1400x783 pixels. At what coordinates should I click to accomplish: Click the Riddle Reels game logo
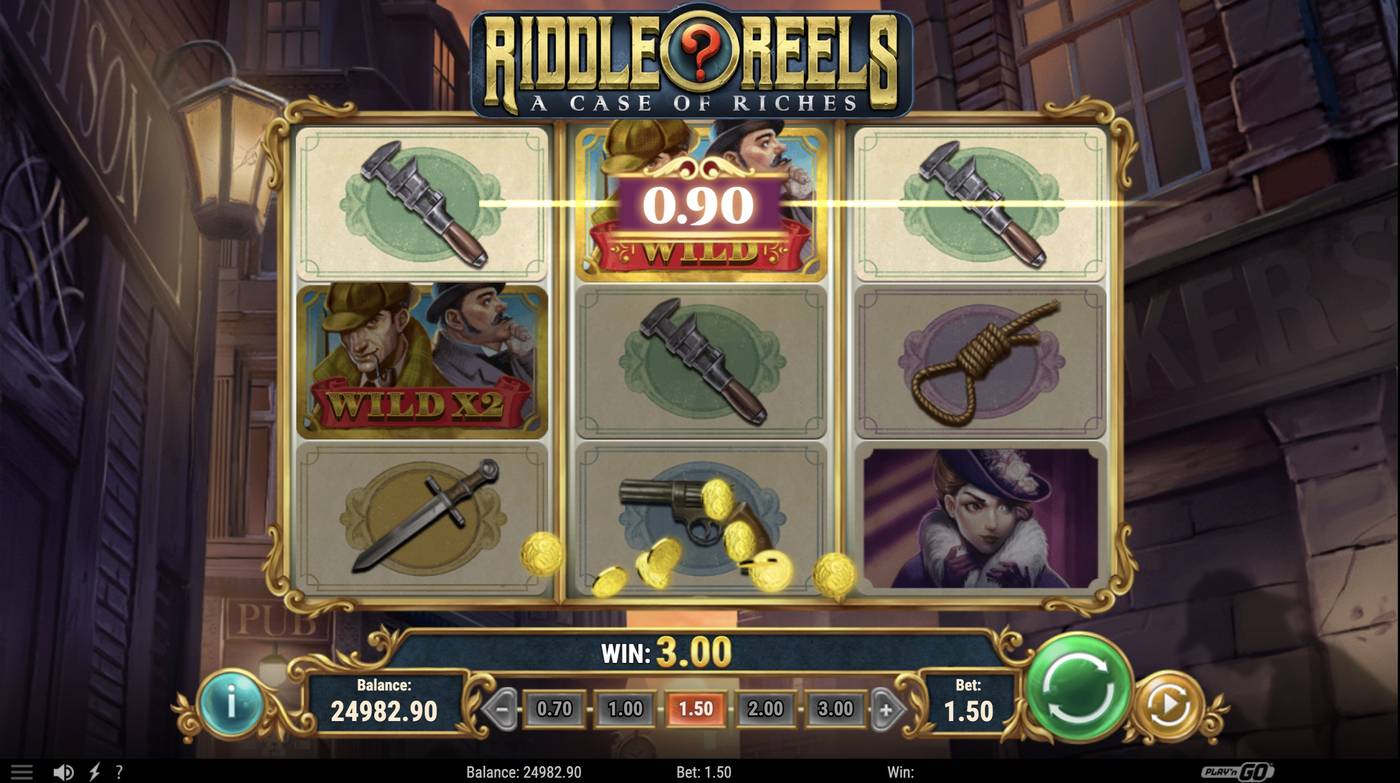click(x=700, y=60)
